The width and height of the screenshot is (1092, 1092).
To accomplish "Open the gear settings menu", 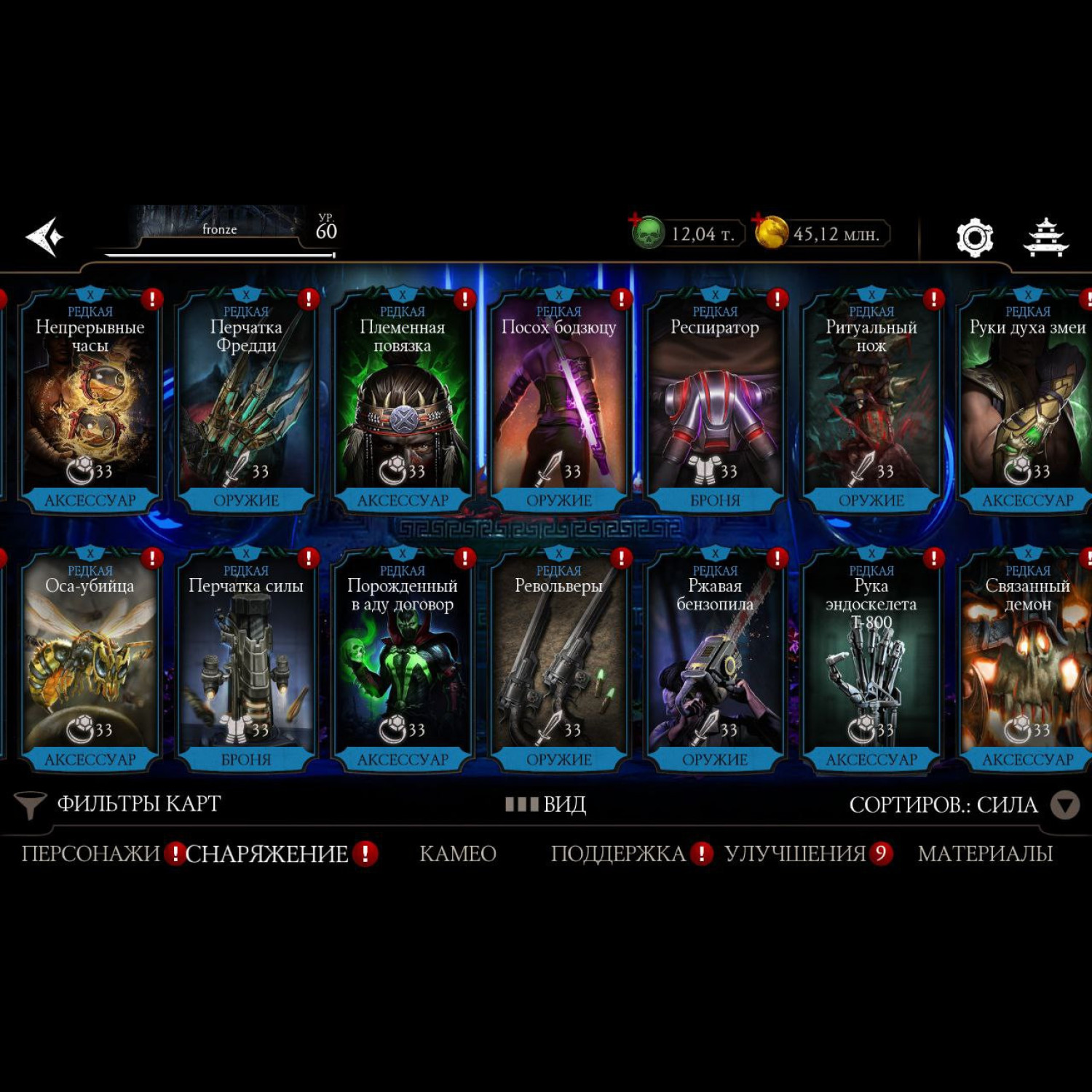I will tap(974, 237).
